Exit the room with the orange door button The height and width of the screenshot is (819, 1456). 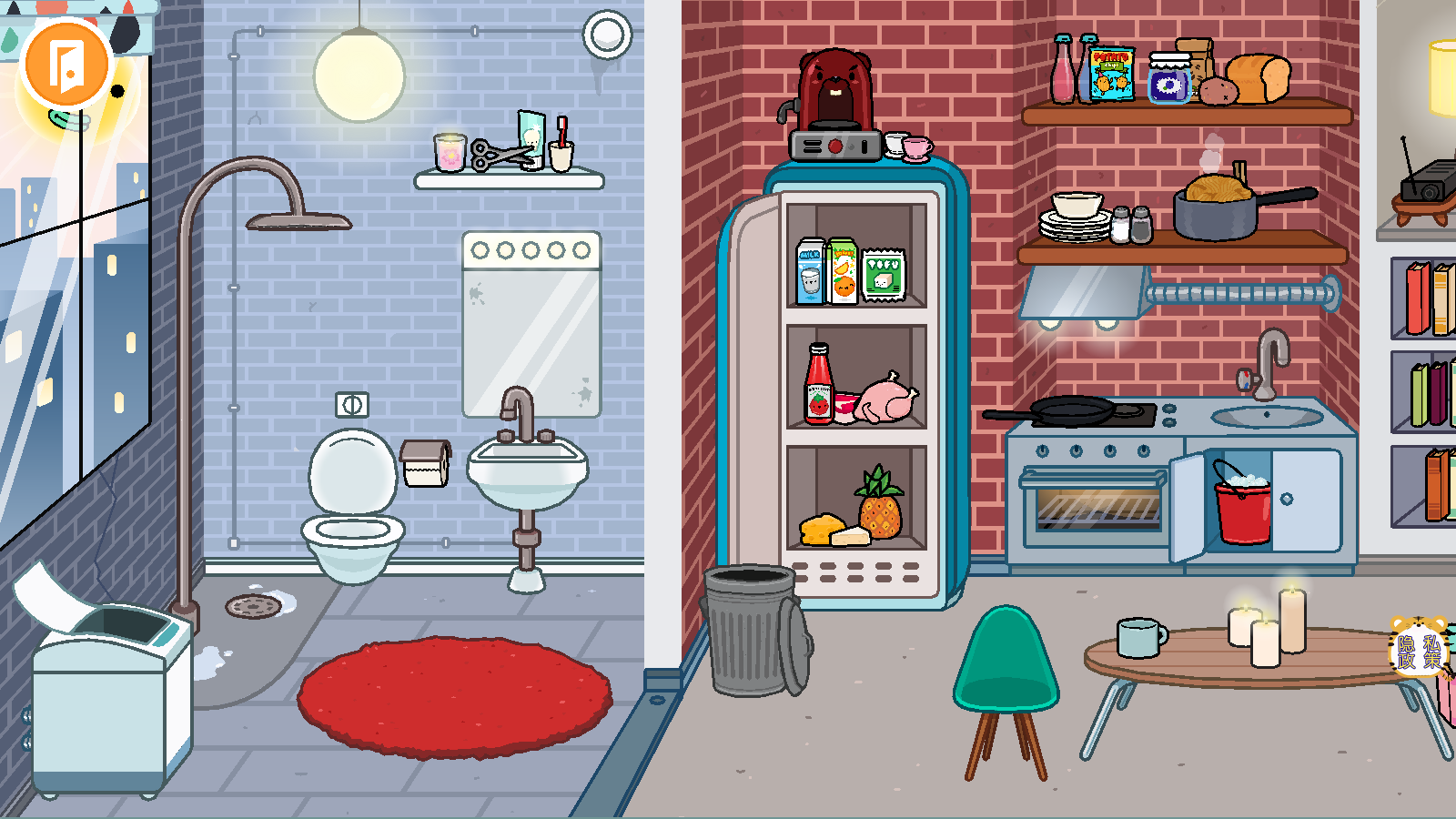(x=67, y=65)
